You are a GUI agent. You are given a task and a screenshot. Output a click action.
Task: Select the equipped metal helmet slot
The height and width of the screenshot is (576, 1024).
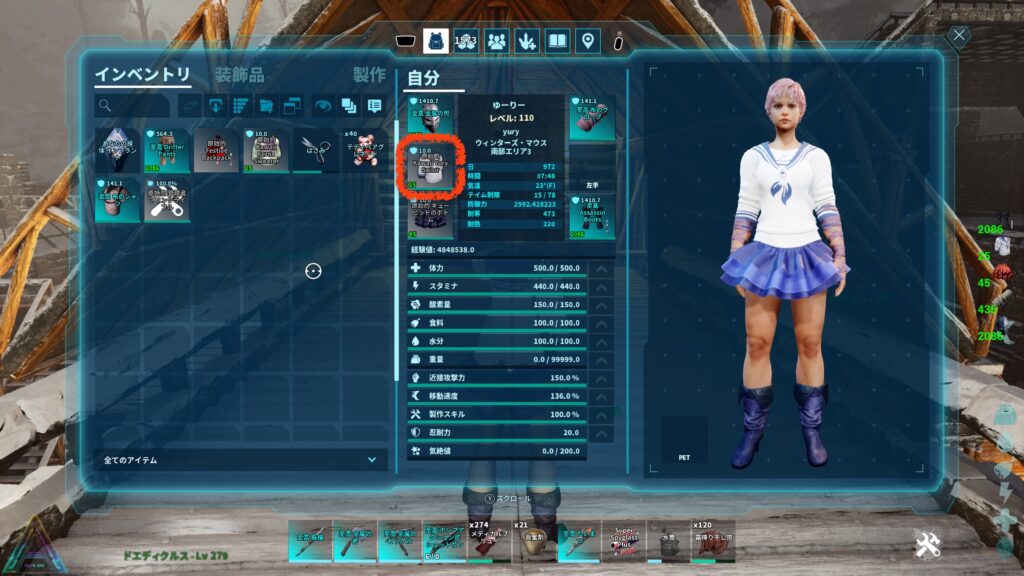pos(430,117)
